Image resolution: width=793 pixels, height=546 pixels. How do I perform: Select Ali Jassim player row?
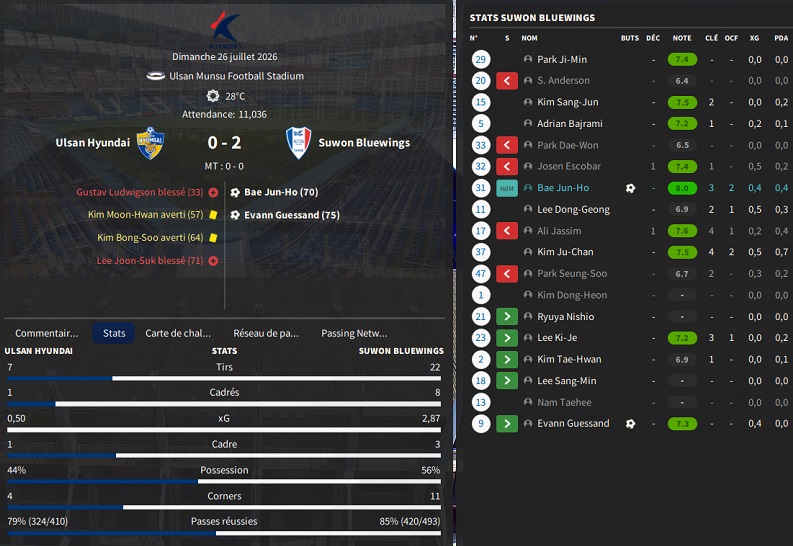pos(560,231)
